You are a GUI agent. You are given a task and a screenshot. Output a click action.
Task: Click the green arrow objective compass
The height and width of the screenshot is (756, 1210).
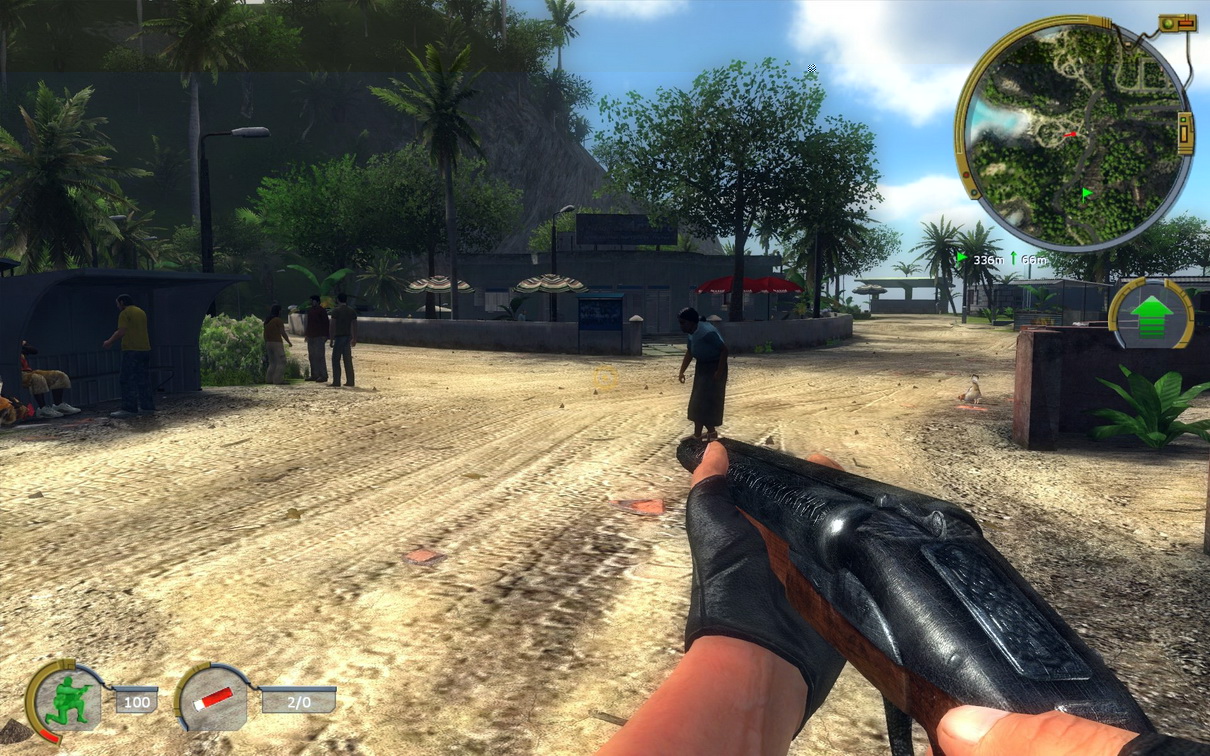pos(1151,312)
